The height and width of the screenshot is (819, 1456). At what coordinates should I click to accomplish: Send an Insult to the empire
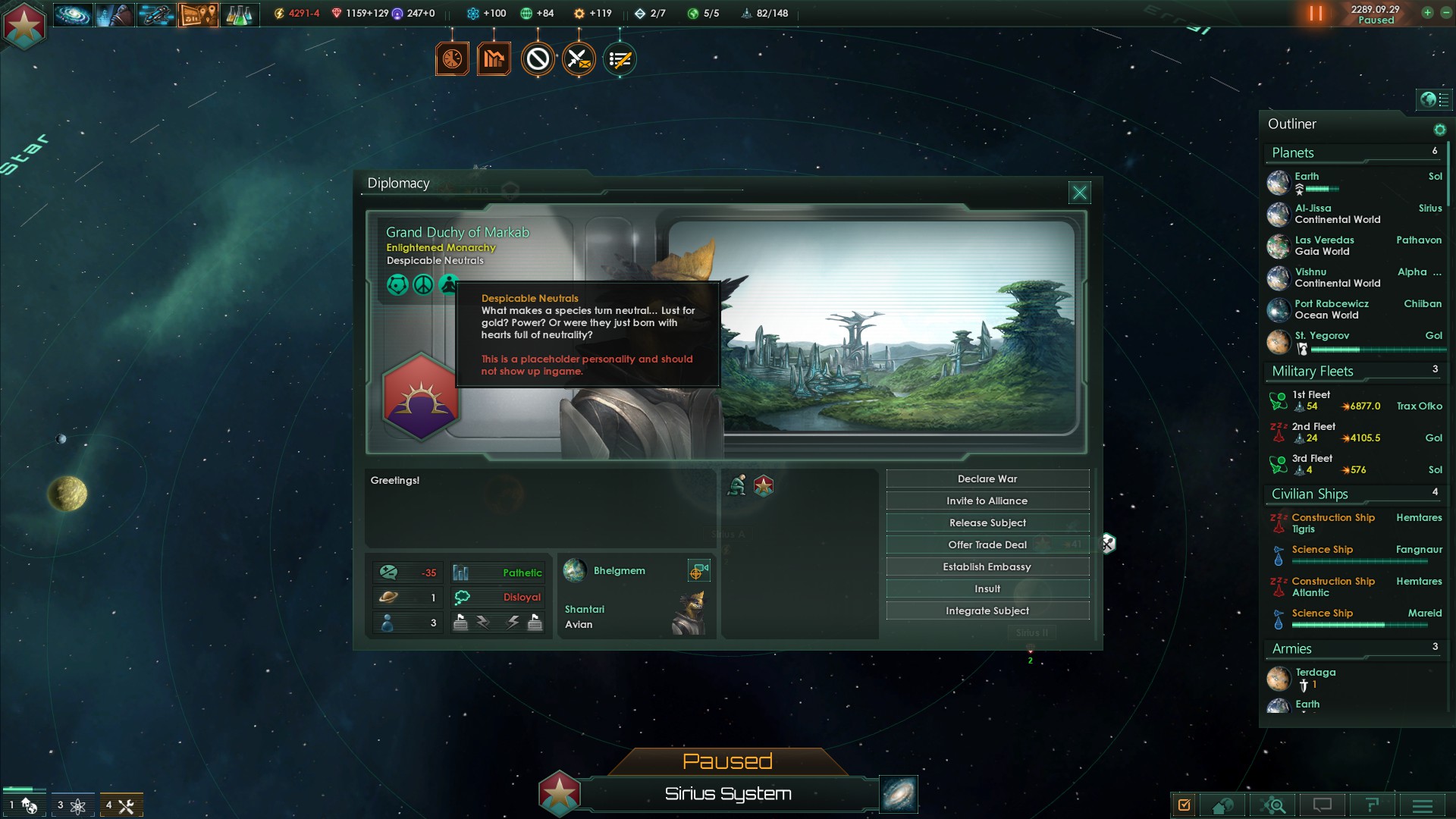[x=987, y=589]
